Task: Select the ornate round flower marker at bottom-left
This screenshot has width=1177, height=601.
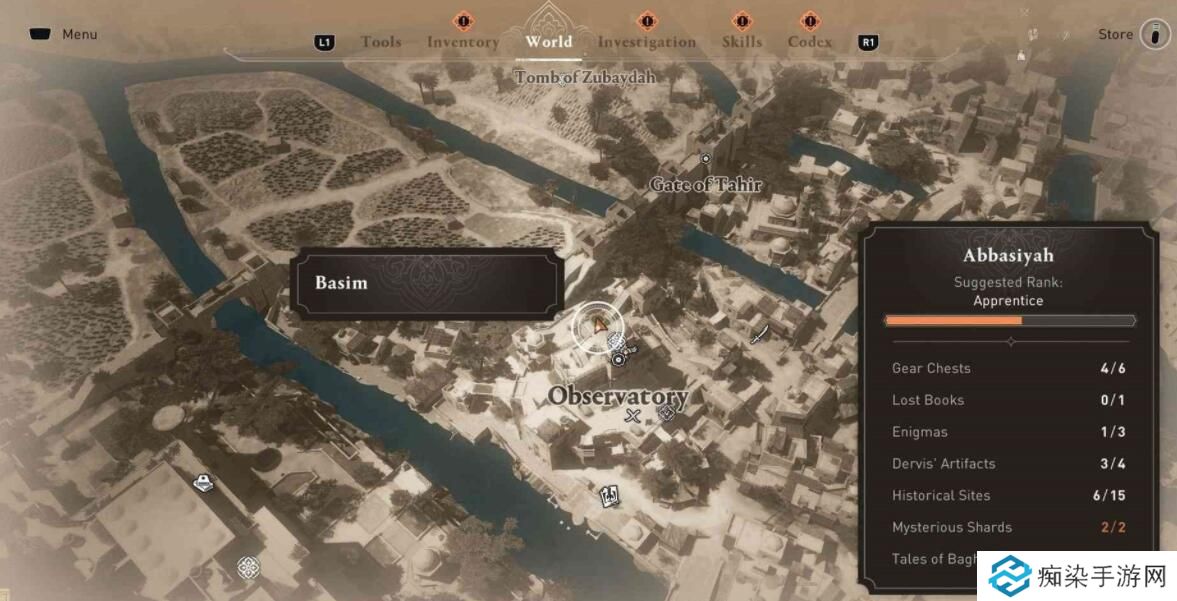Action: [x=248, y=568]
